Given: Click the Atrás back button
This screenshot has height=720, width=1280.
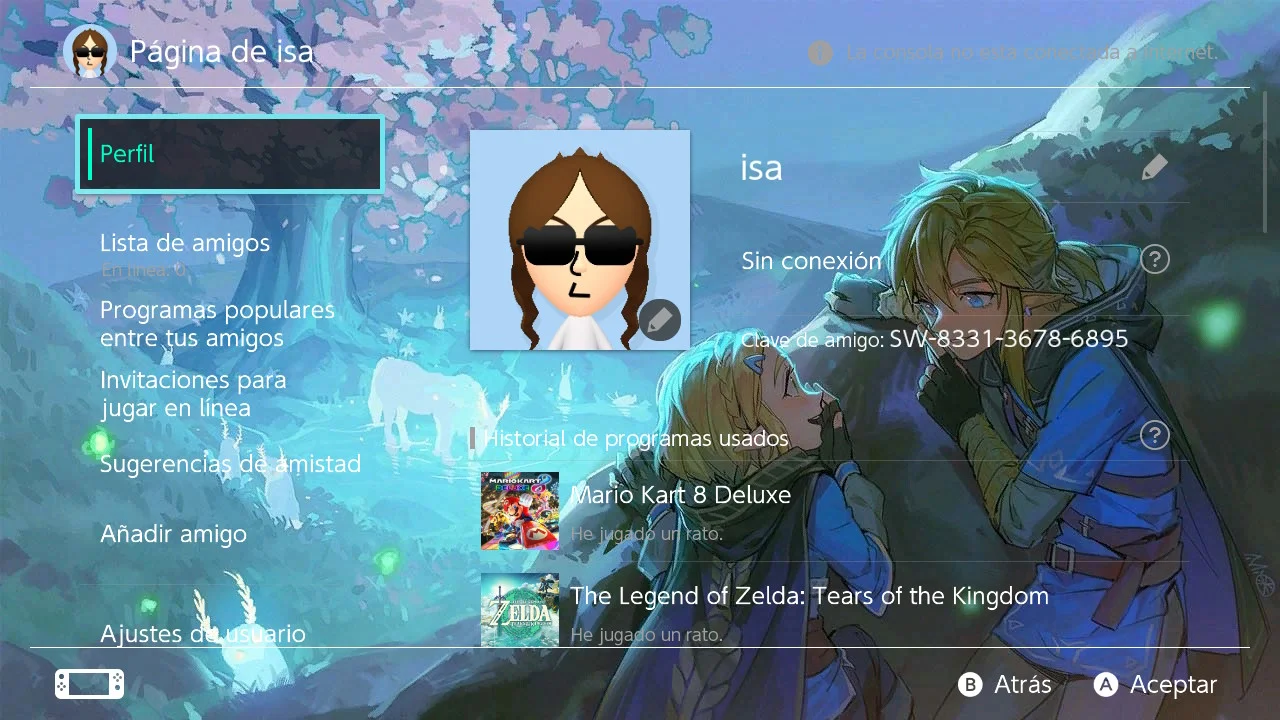Looking at the screenshot, I should (1006, 684).
